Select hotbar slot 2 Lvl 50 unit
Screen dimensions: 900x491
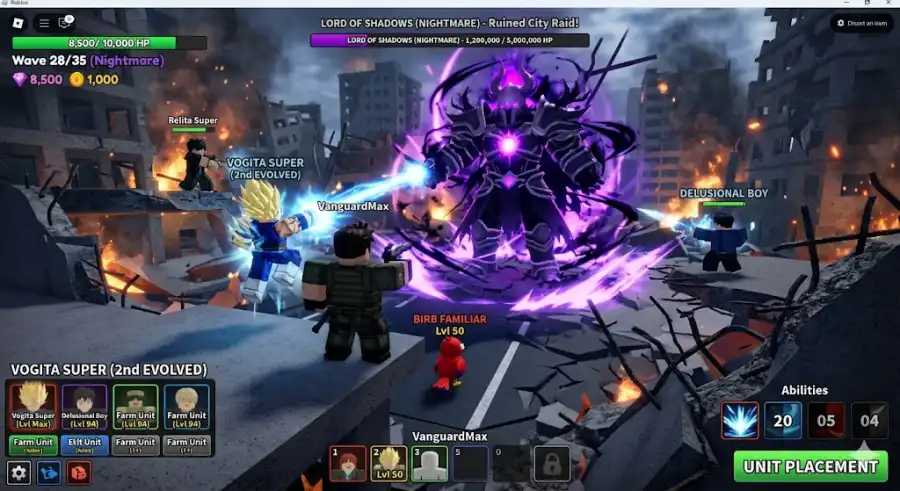388,463
